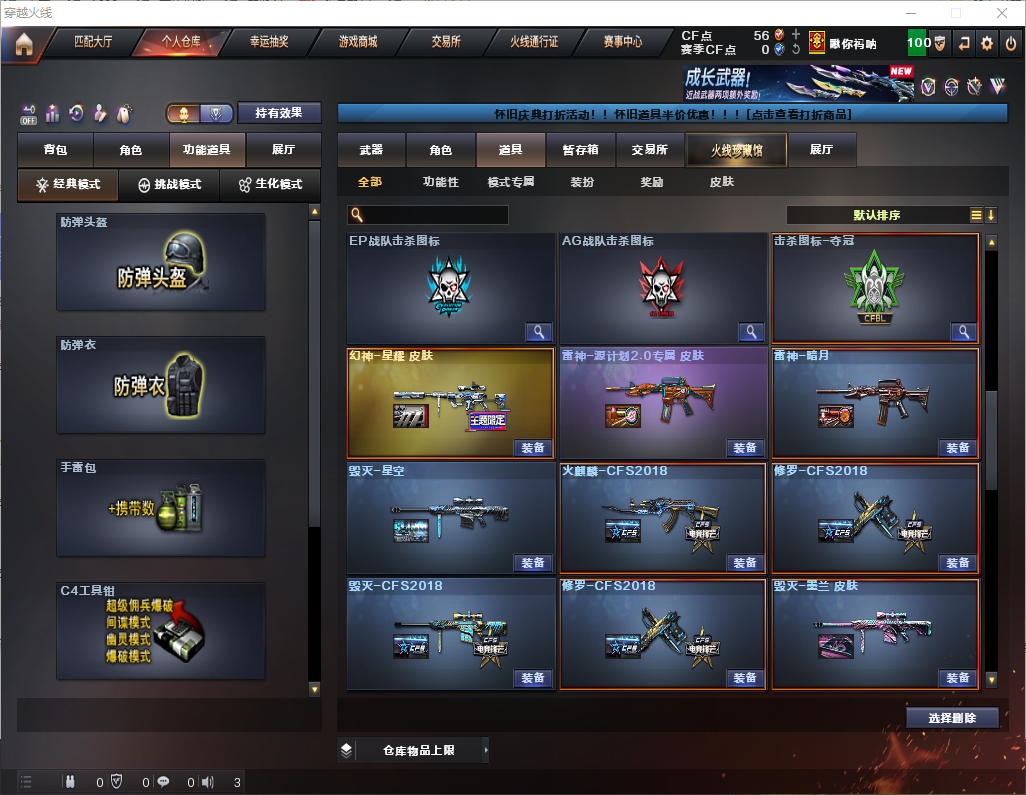Screen dimensions: 1026x795
Task: Open the 幸运抽奖 lucky draw page
Action: click(269, 42)
